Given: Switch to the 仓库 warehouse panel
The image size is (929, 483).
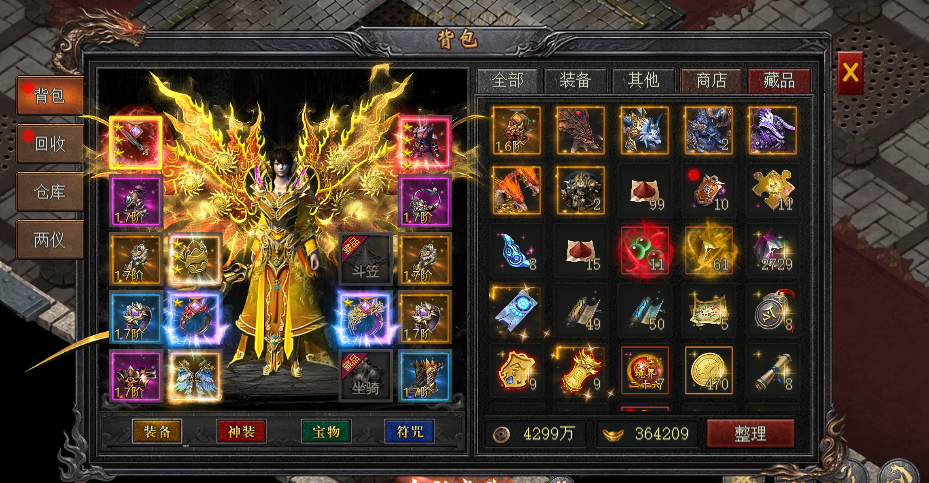Looking at the screenshot, I should point(50,191).
